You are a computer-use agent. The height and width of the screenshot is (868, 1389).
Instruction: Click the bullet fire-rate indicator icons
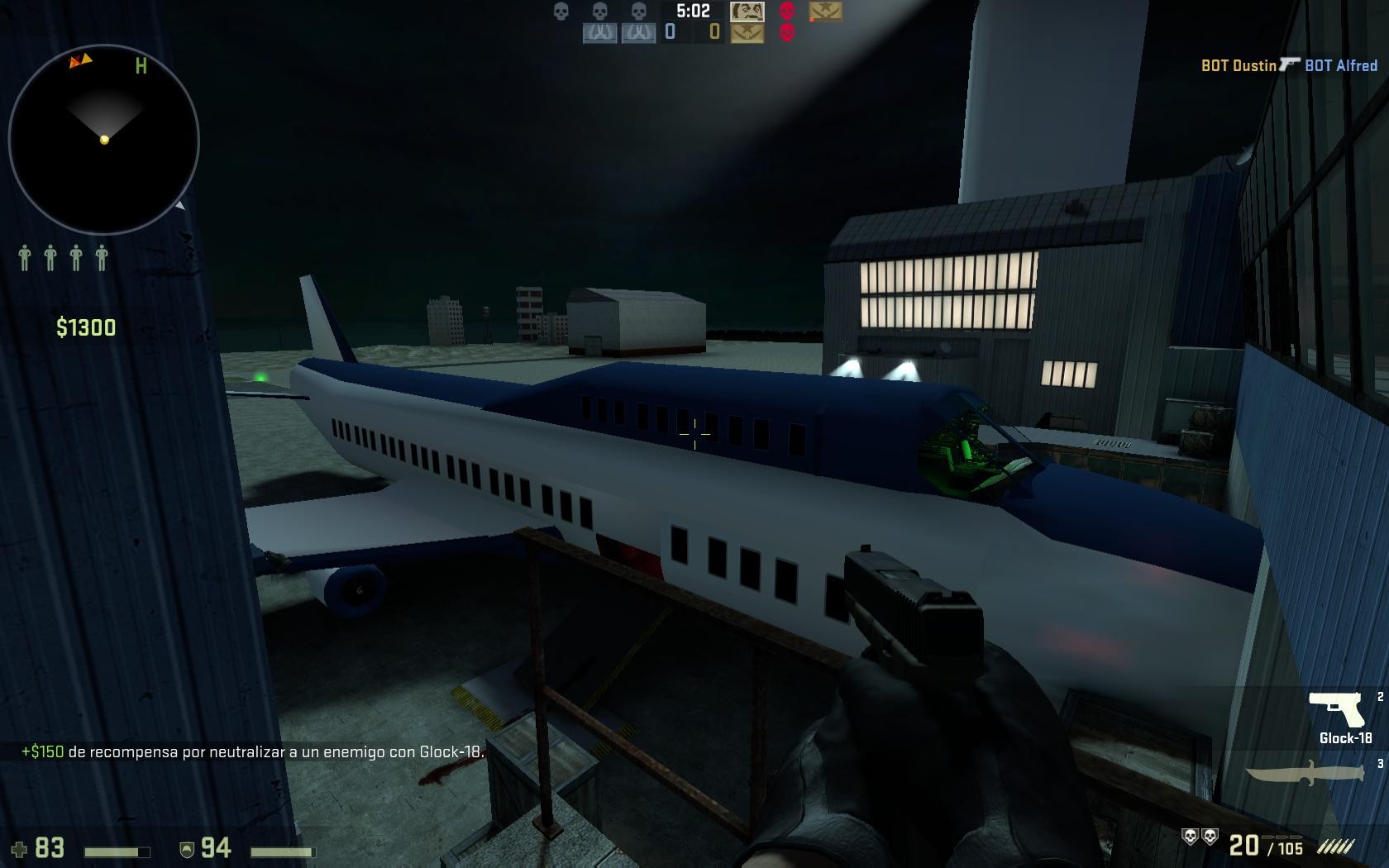(x=1338, y=846)
